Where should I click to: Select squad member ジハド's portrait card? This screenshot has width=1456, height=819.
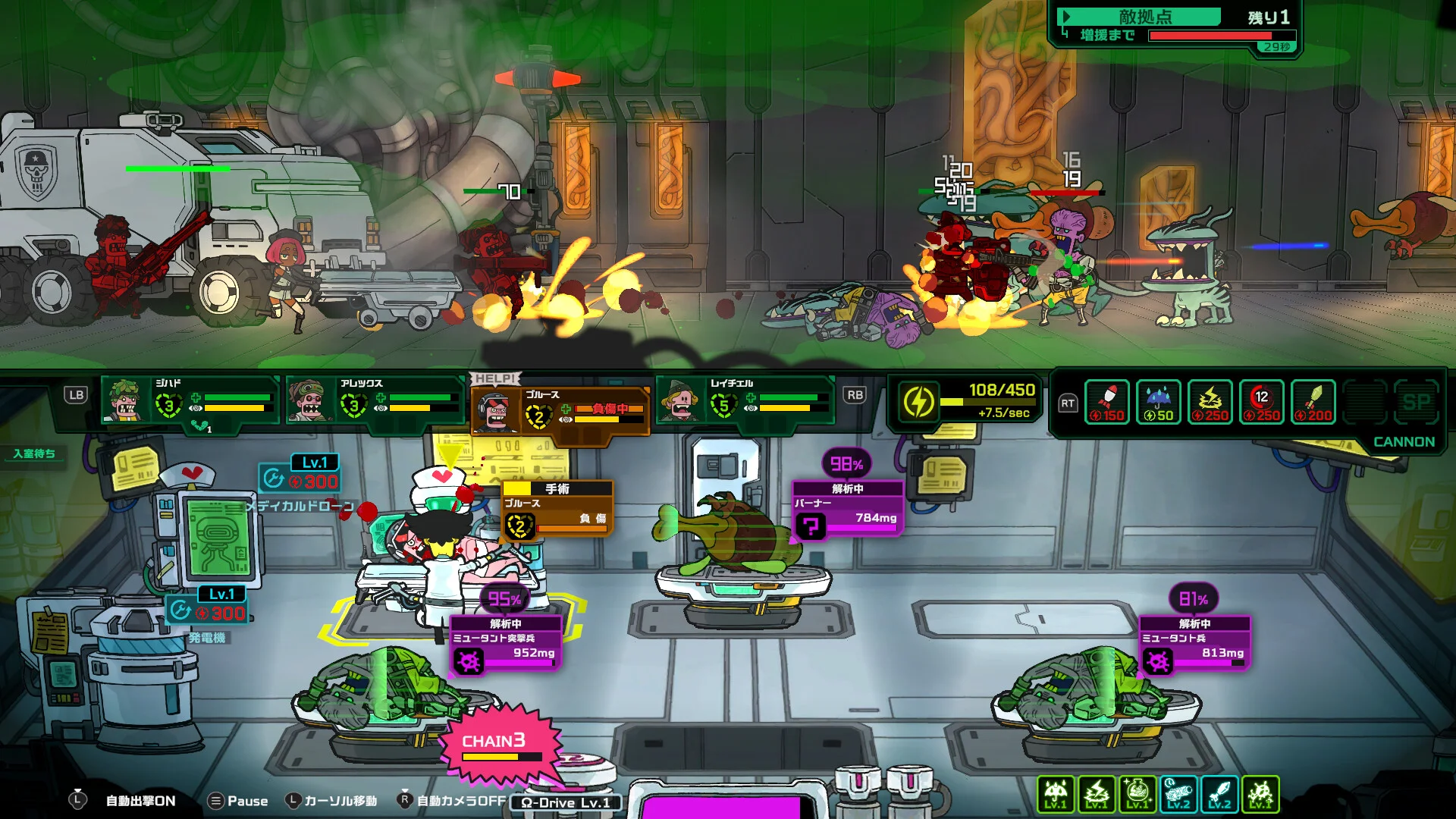(190, 400)
